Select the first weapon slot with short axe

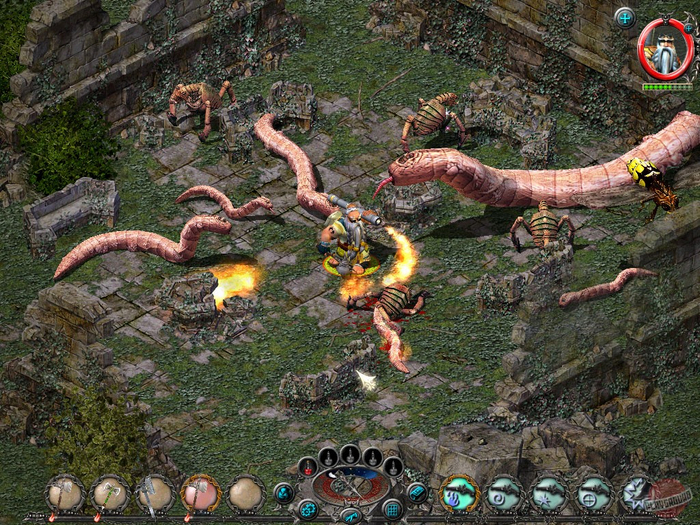pyautogui.click(x=65, y=494)
